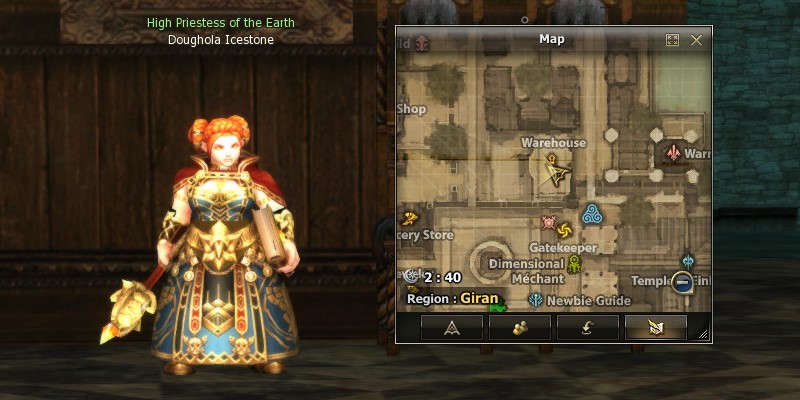
Task: Select the highlighted fourth bottom map button
Action: pos(655,327)
